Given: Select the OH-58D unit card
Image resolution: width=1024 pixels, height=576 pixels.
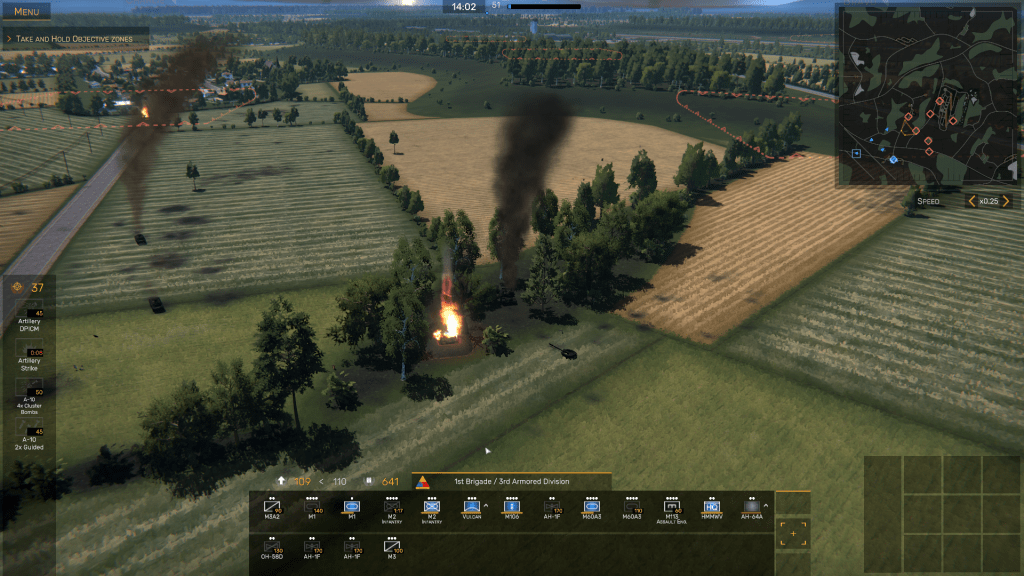Looking at the screenshot, I should point(273,549).
